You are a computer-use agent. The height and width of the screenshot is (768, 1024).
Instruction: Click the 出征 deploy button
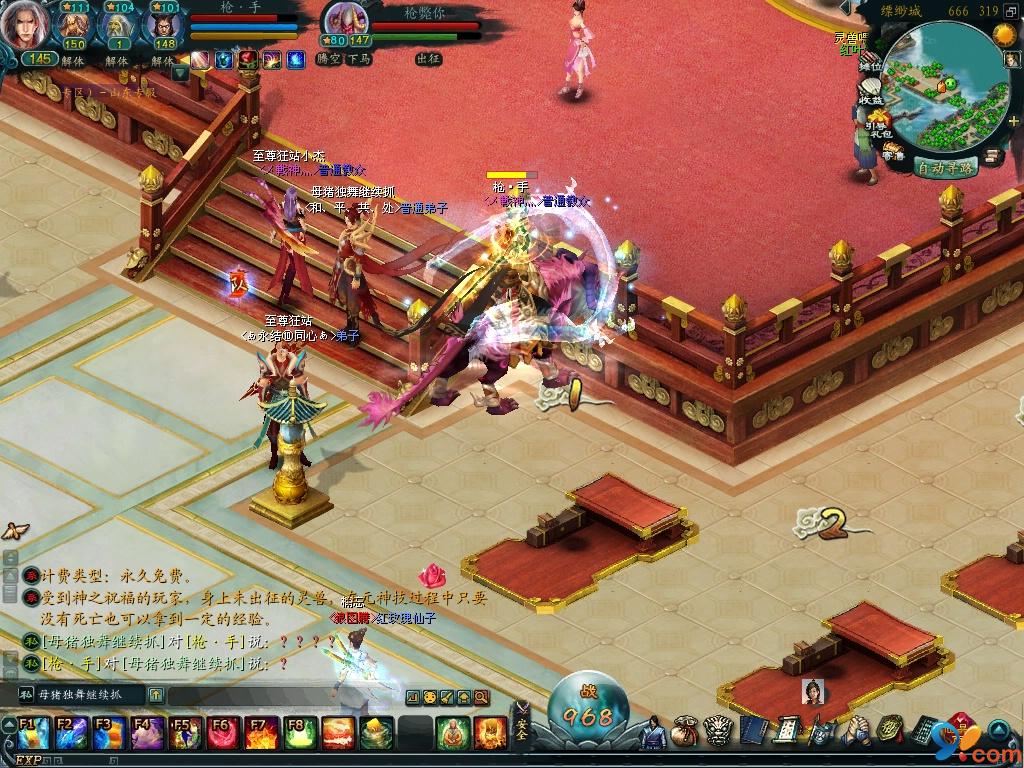pos(428,59)
